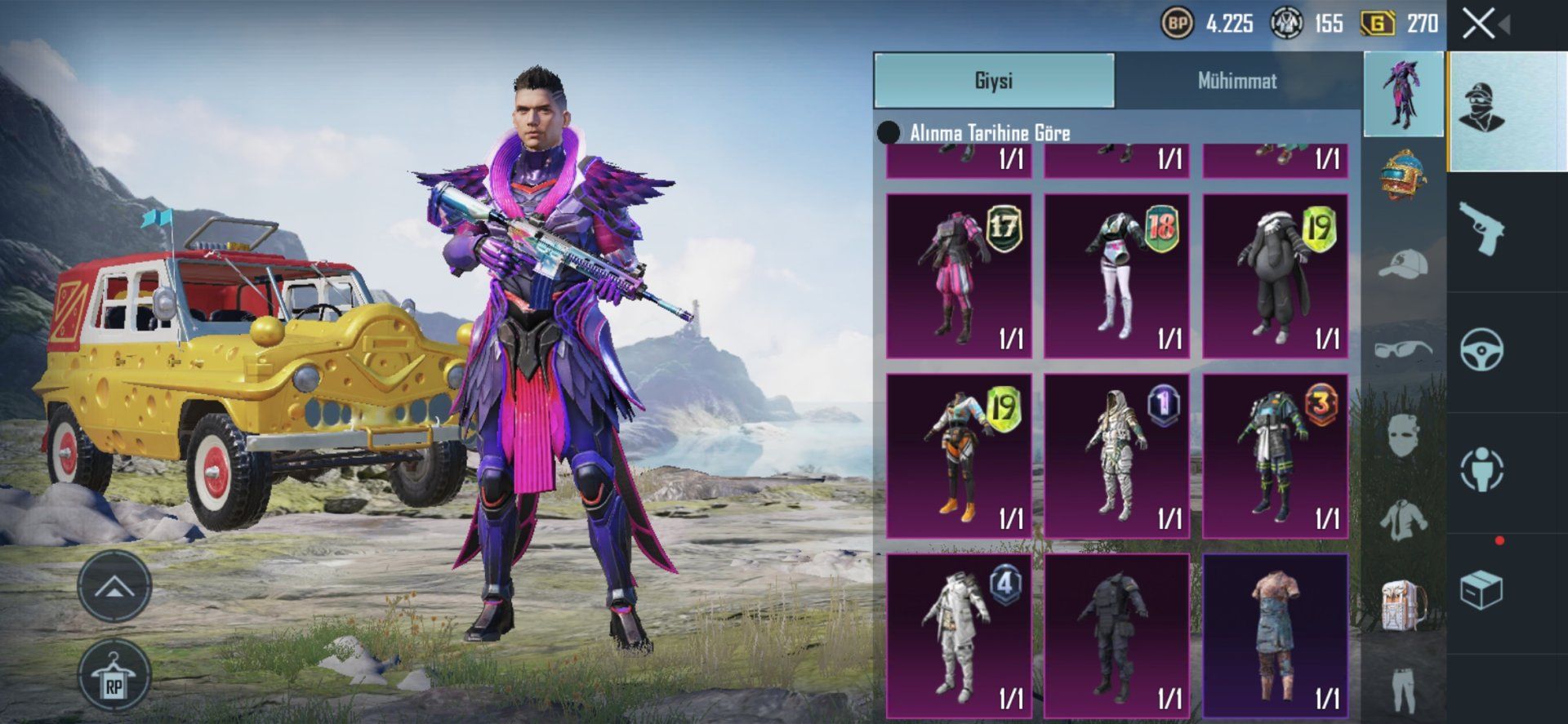Open the steering wheel vehicle section

click(x=1481, y=350)
